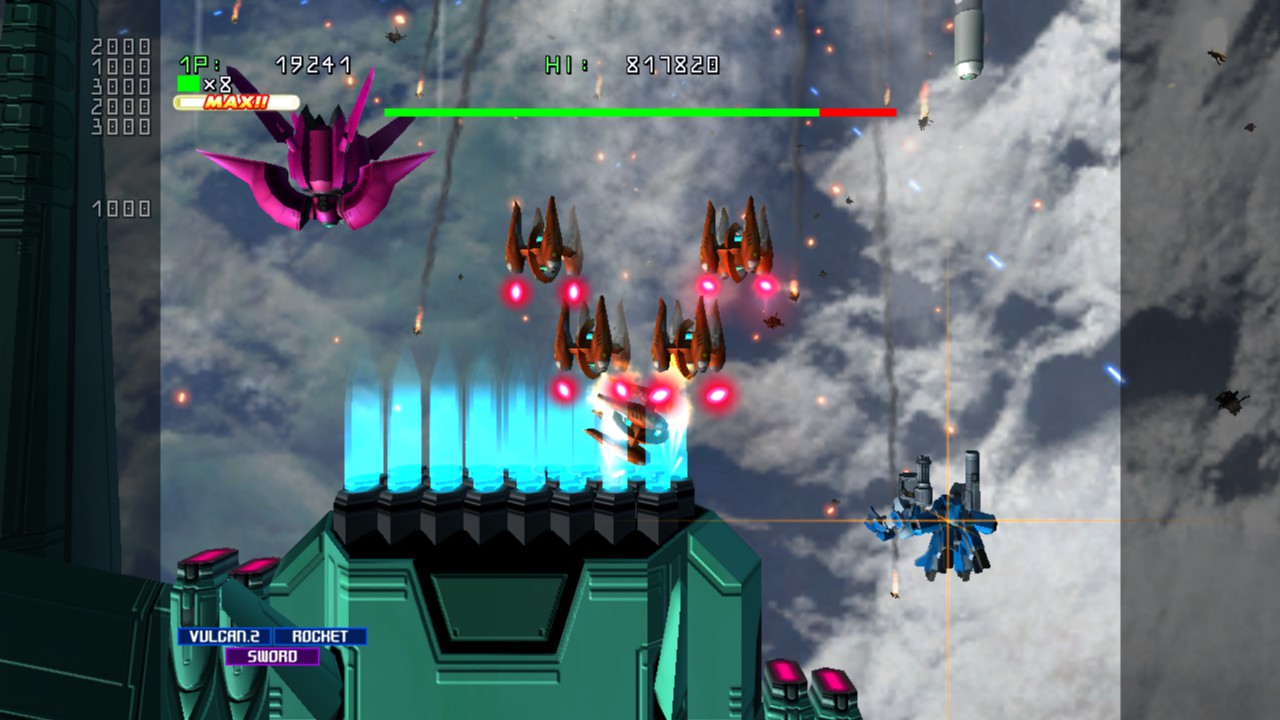
Task: Click the boss health bar at the top
Action: click(x=640, y=113)
